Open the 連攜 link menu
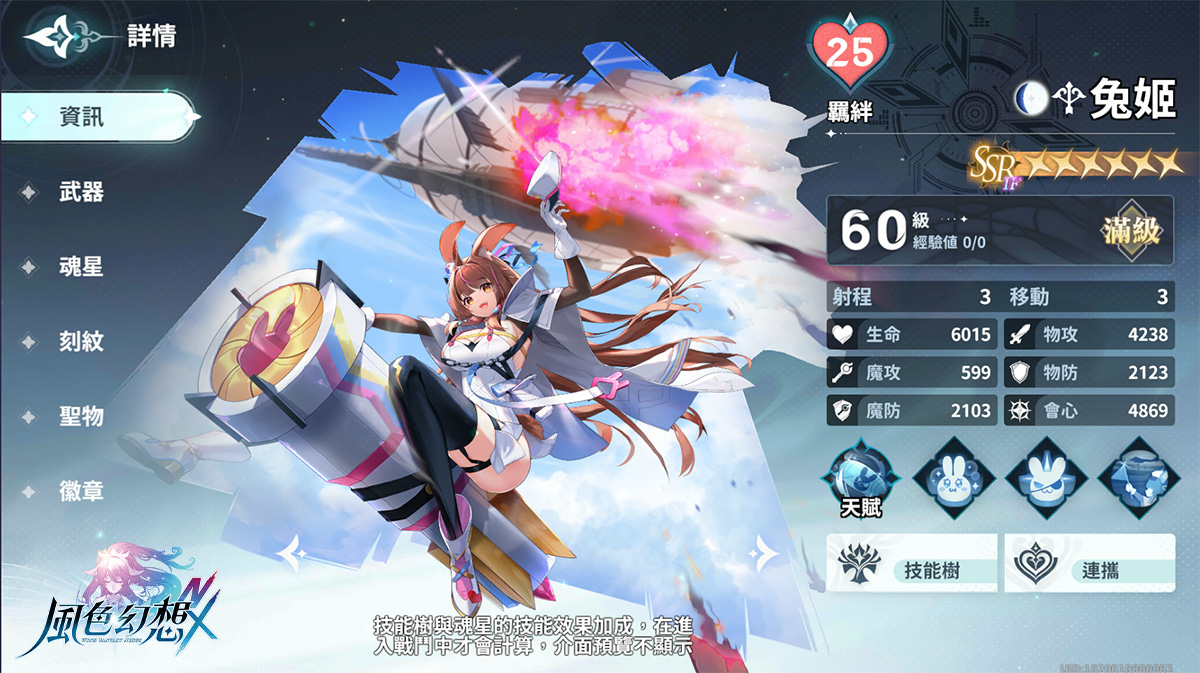The height and width of the screenshot is (673, 1200). (1090, 563)
